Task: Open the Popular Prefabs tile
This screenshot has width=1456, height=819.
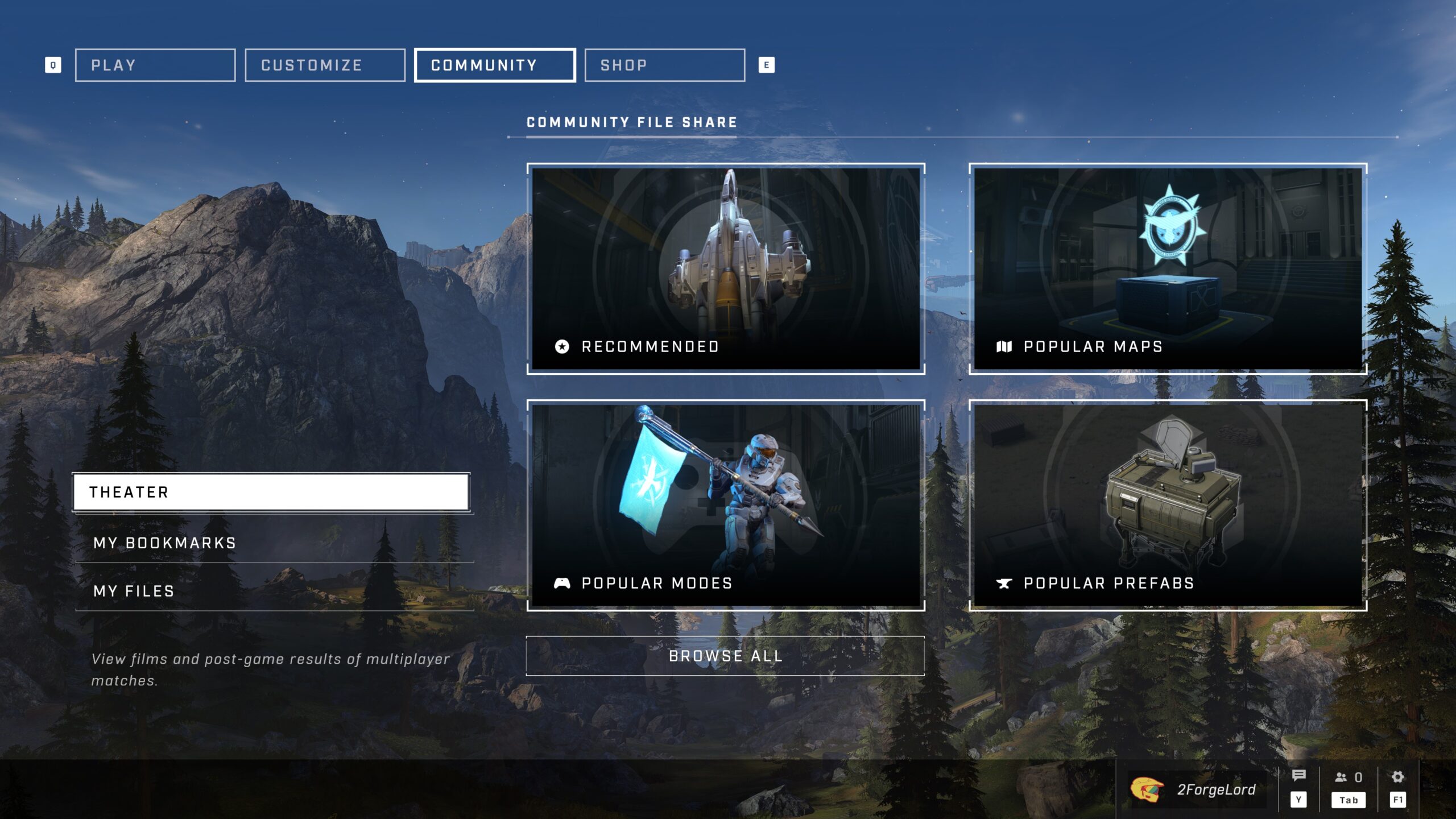Action: coord(1168,505)
